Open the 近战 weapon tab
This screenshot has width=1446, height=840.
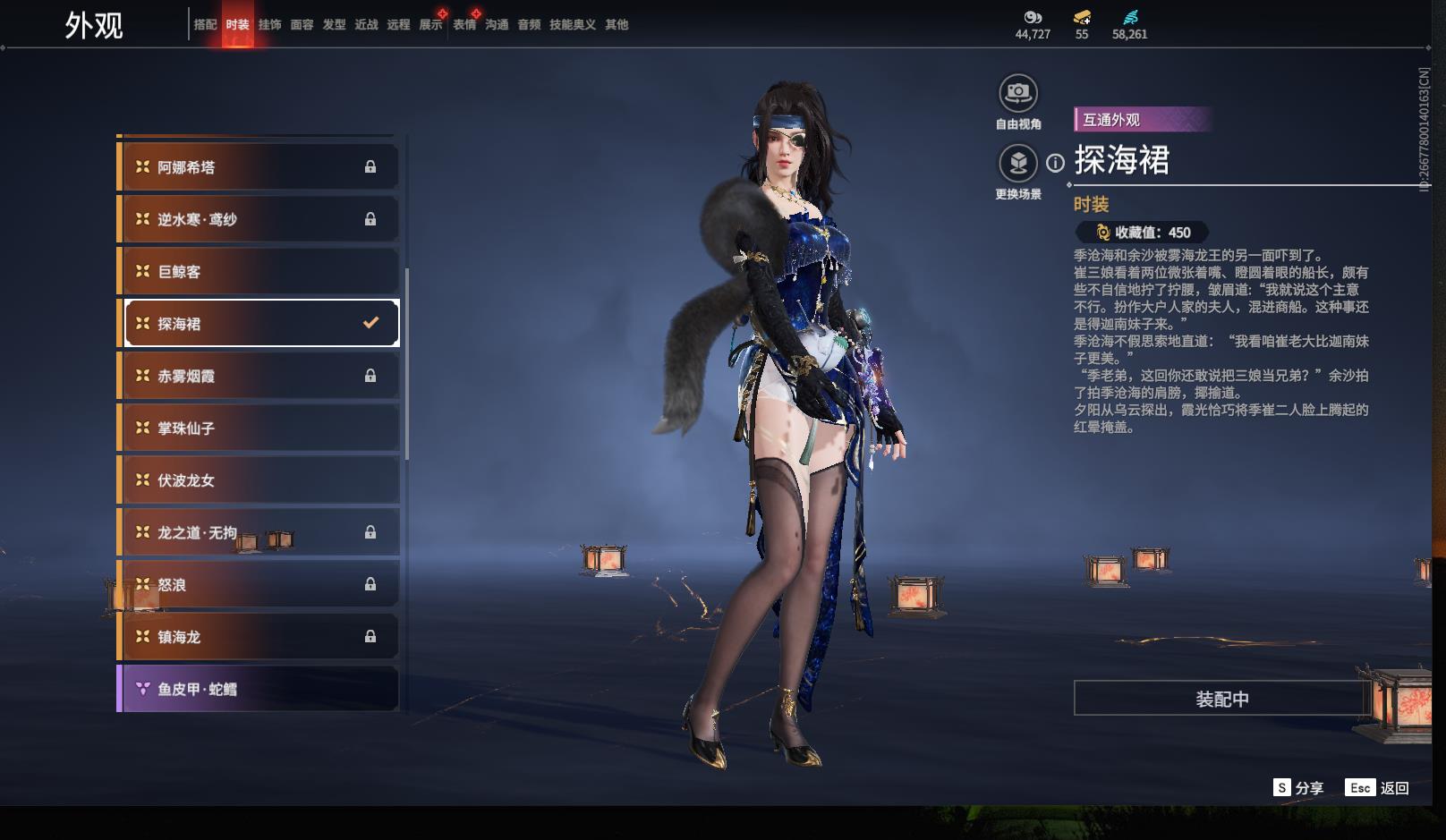366,25
